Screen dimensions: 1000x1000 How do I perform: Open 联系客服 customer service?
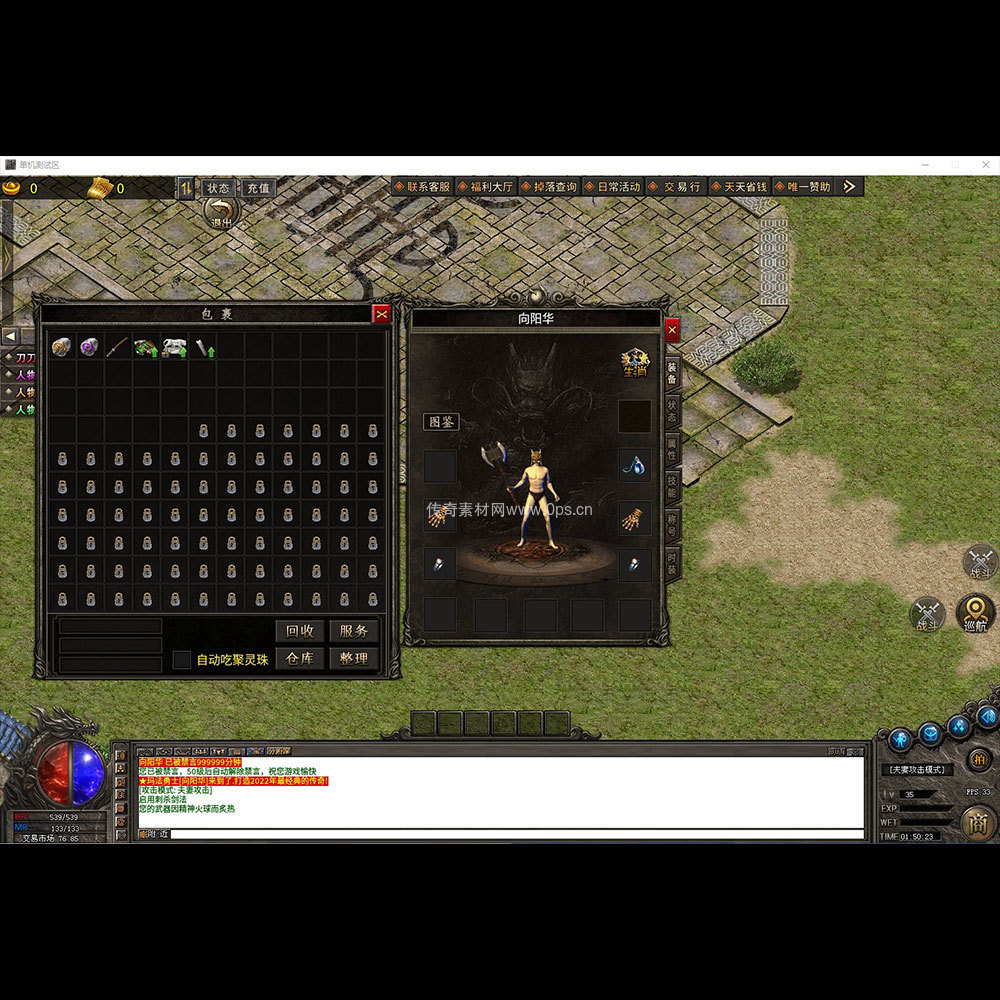point(422,187)
